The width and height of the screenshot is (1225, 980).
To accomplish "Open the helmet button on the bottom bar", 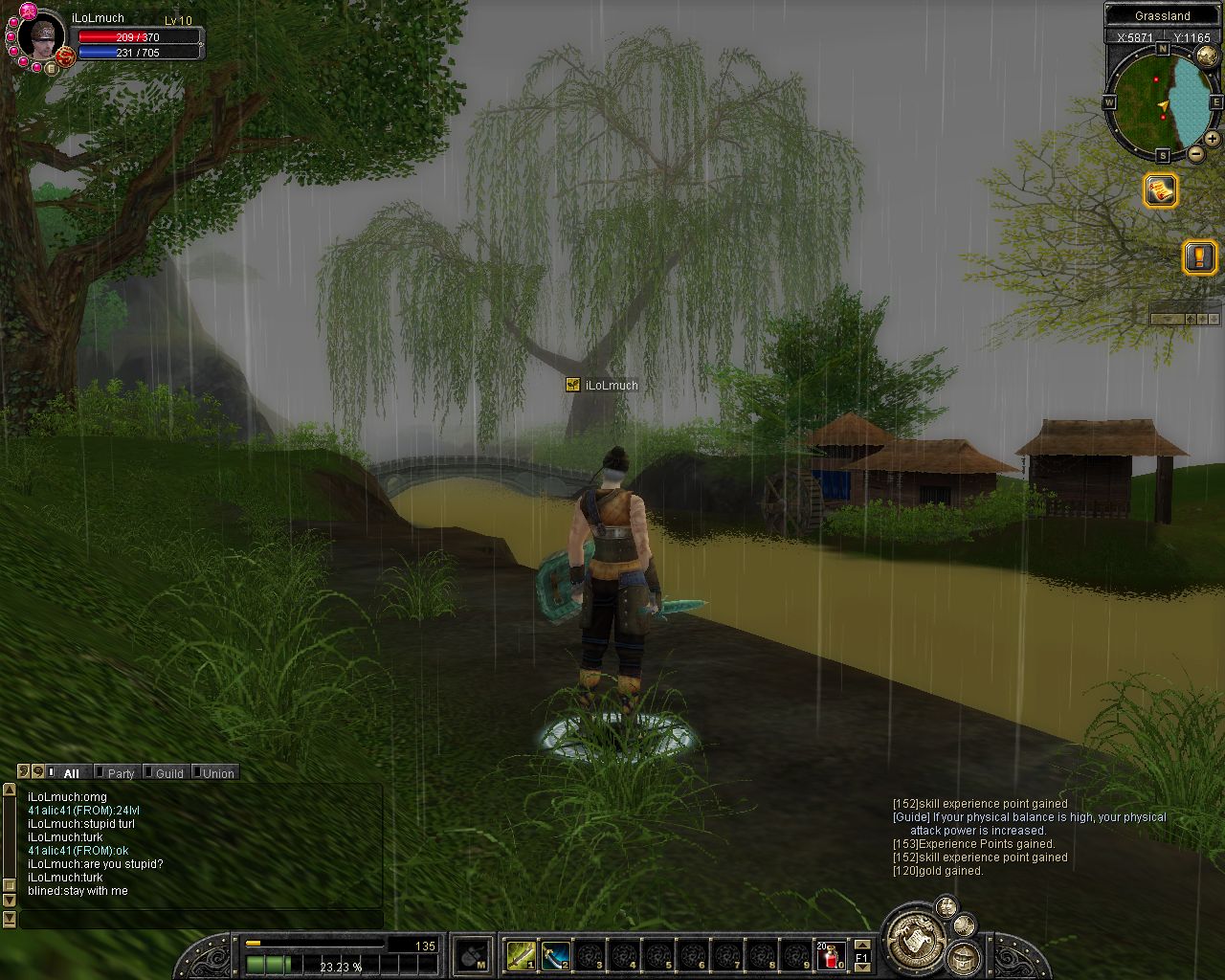I will 963,956.
